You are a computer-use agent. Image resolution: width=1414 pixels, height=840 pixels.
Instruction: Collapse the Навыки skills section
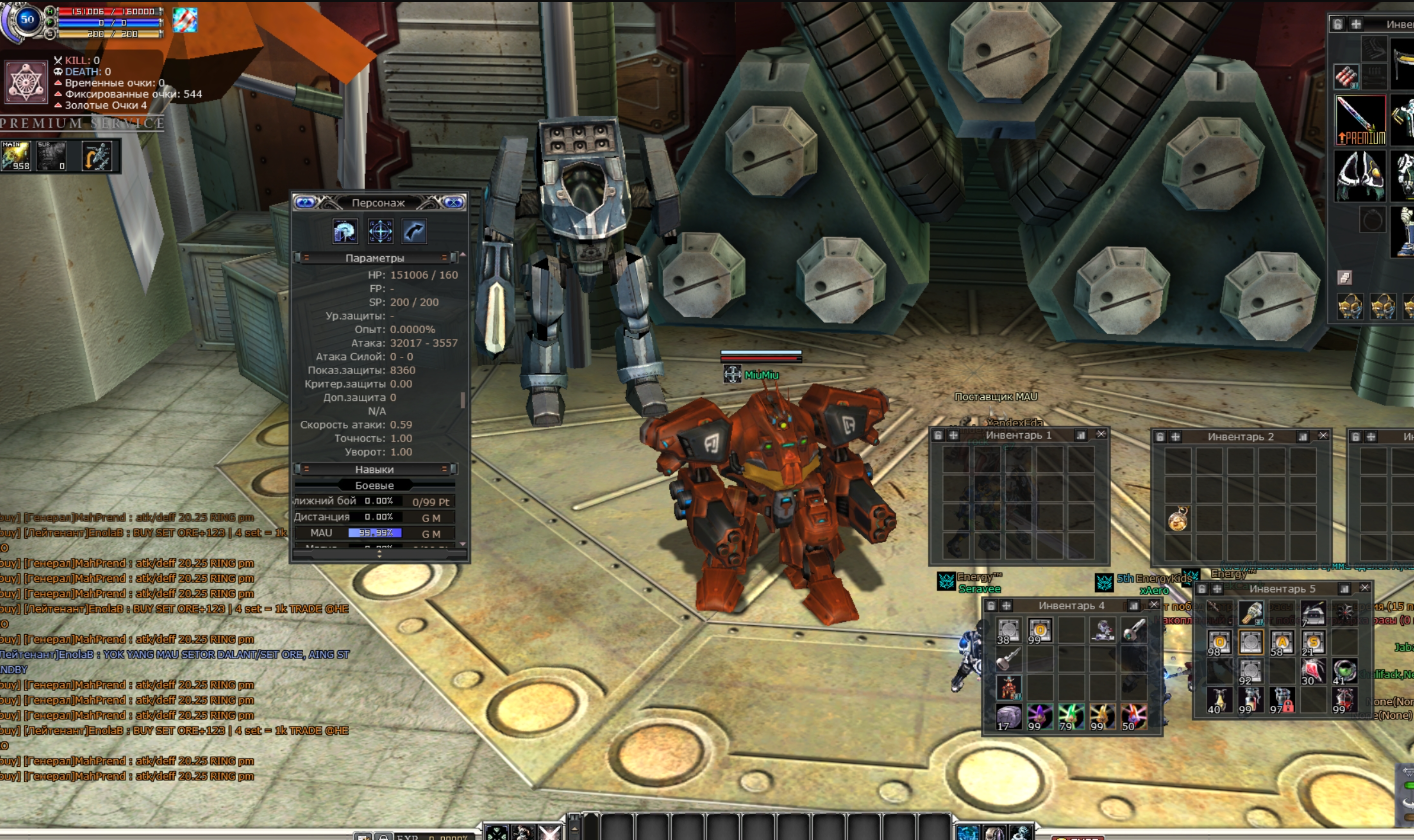(x=375, y=469)
